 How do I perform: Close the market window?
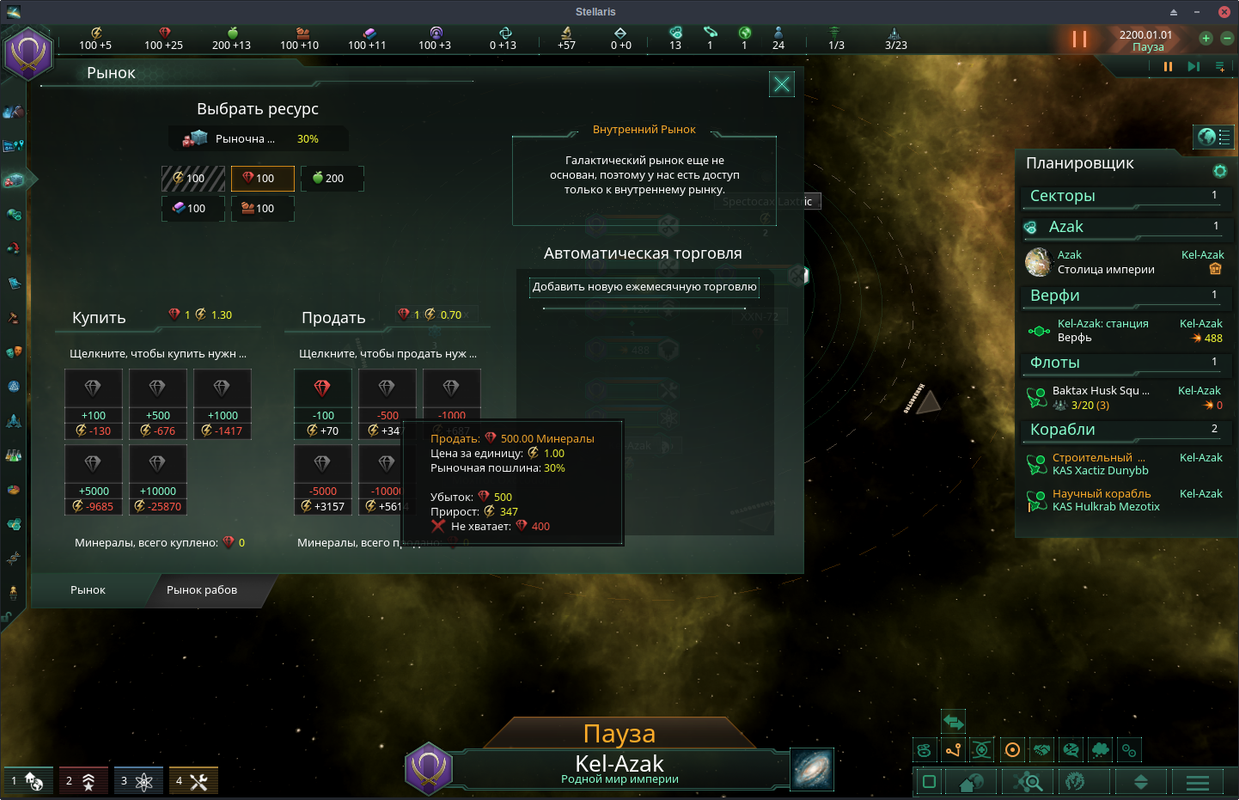[782, 84]
